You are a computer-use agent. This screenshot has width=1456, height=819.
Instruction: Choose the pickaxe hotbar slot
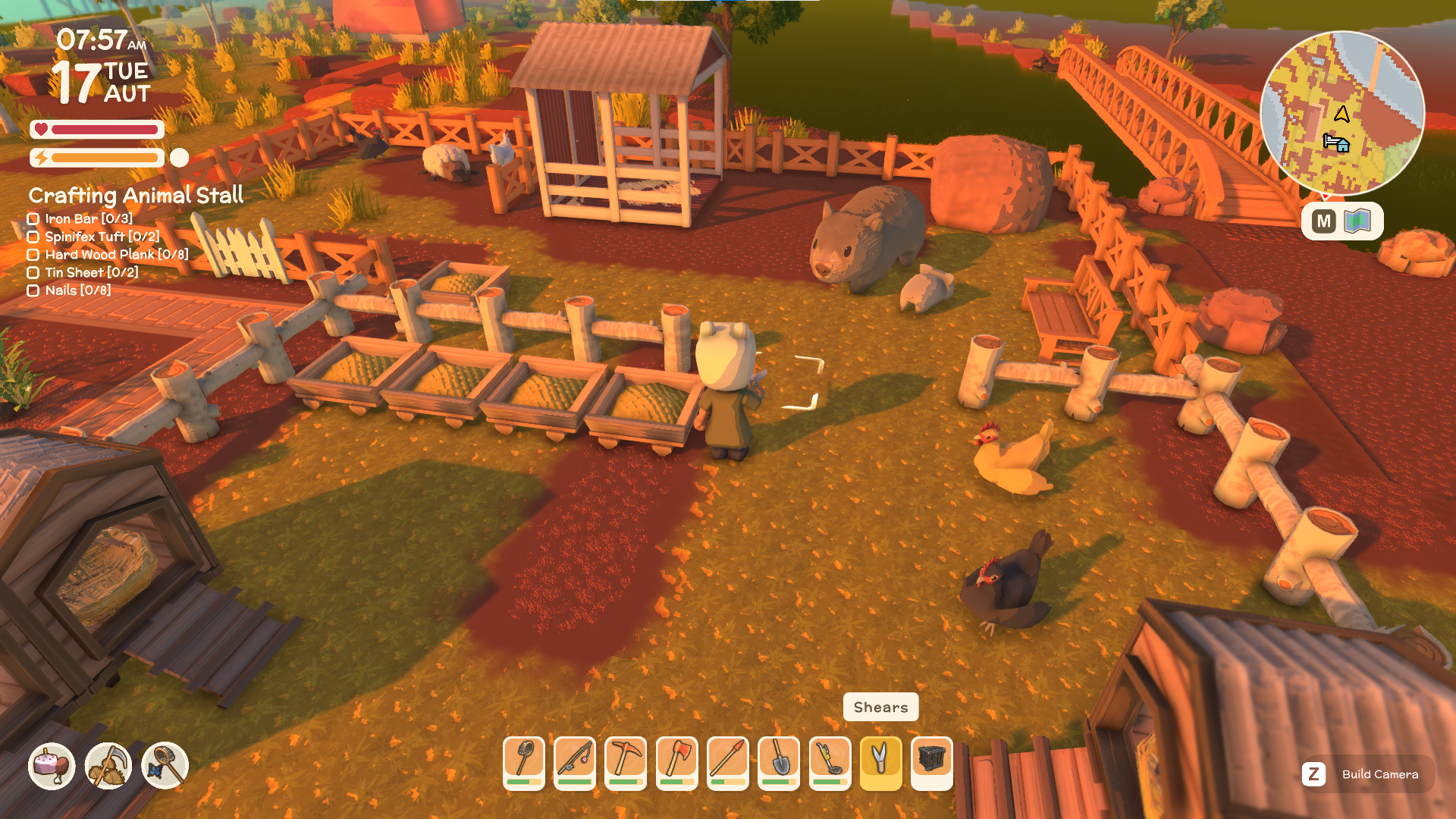pyautogui.click(x=626, y=763)
